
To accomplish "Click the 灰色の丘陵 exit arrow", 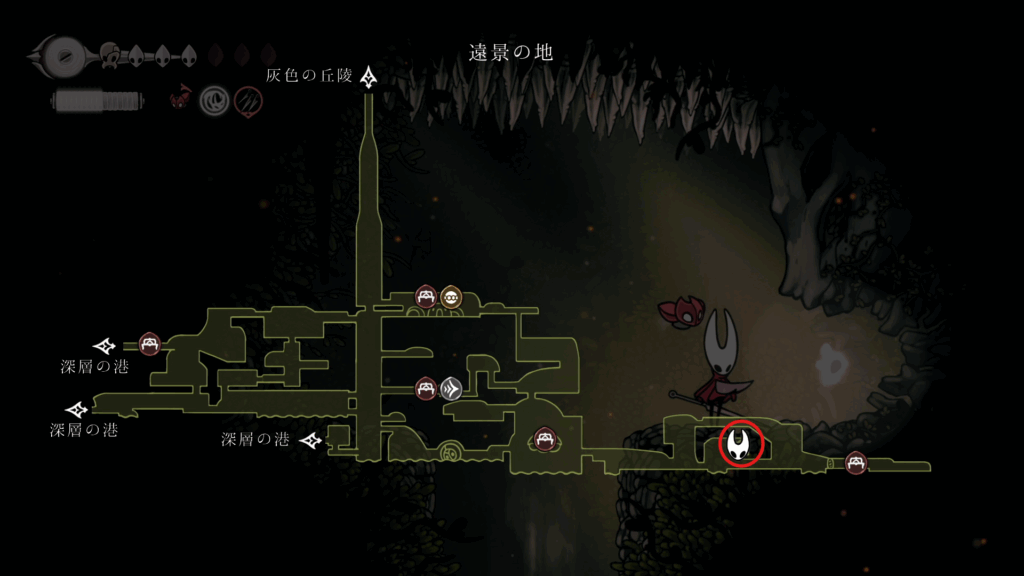I will pyautogui.click(x=370, y=77).
